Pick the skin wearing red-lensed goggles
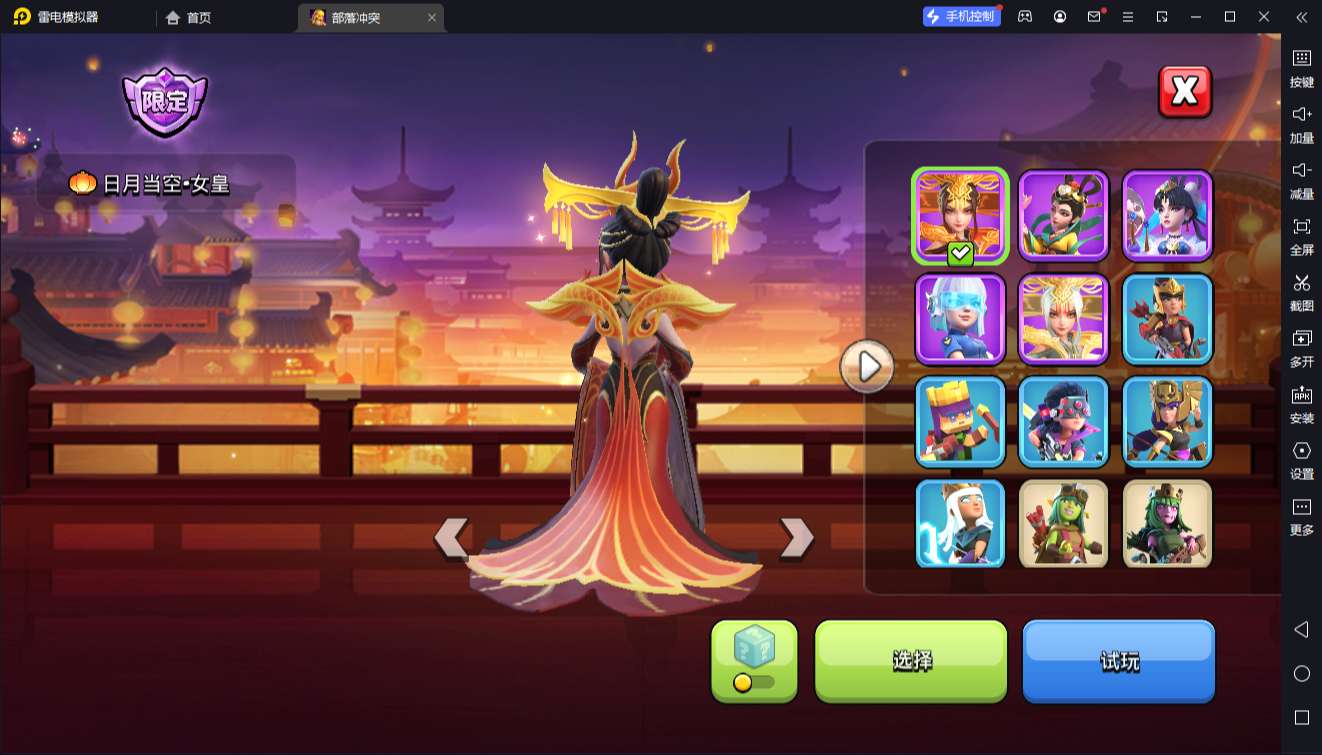 click(1063, 422)
